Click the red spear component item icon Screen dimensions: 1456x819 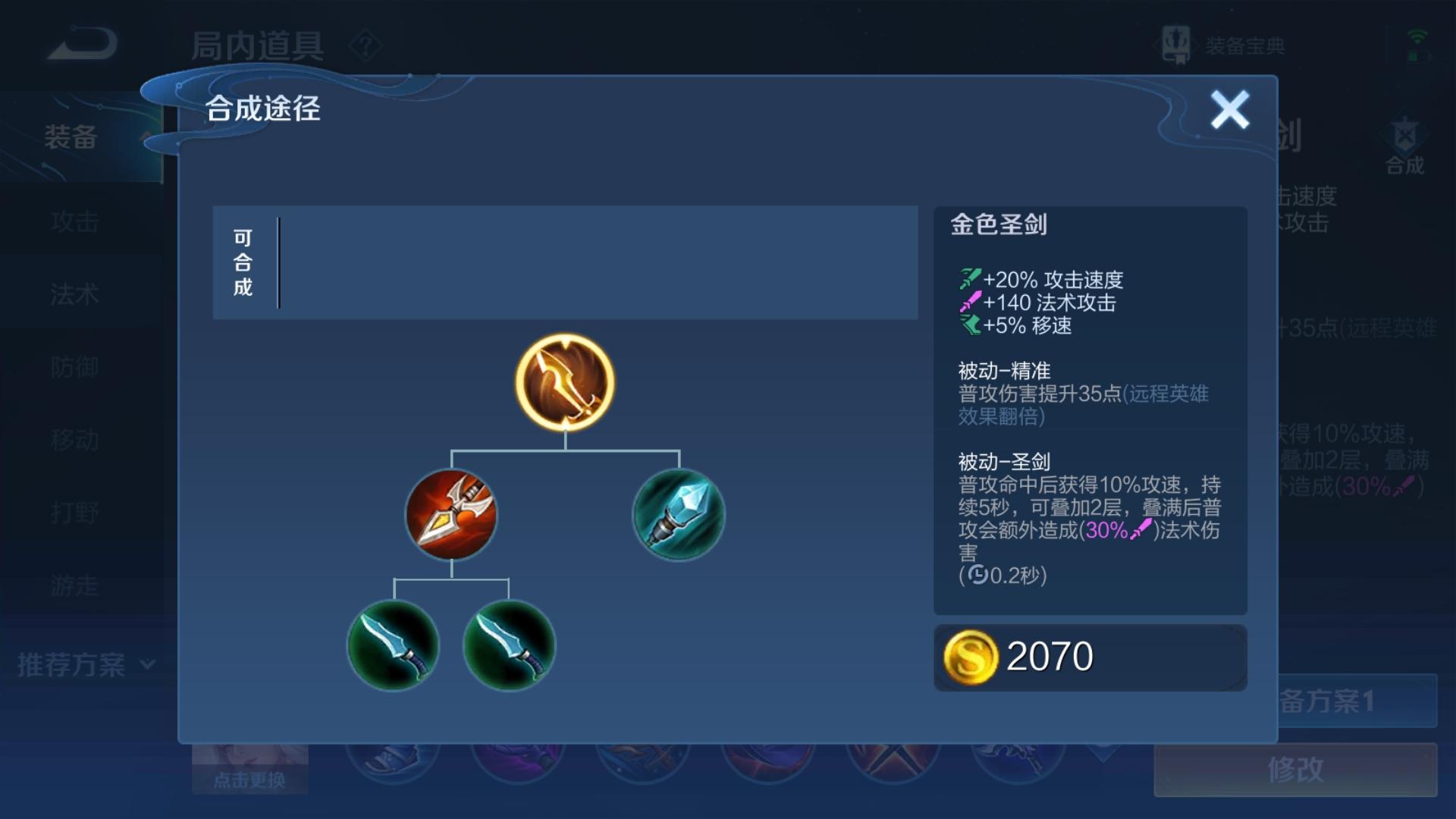pos(451,516)
